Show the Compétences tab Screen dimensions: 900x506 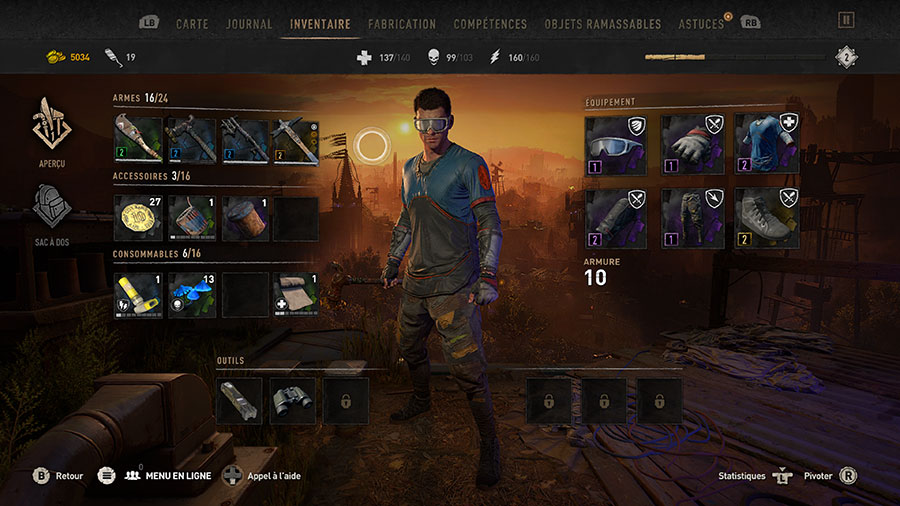[490, 23]
